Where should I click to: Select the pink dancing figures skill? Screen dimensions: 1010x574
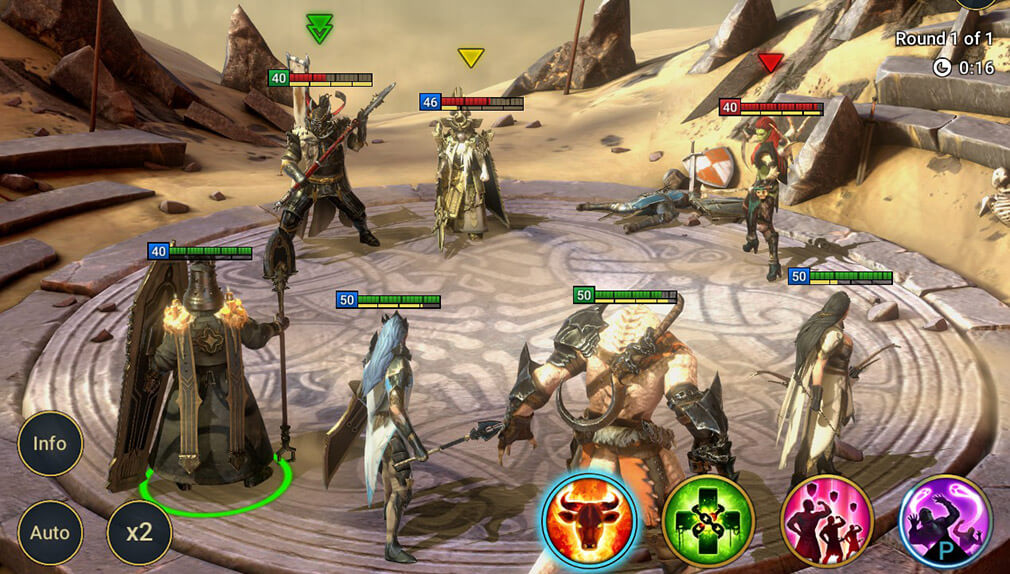[x=827, y=521]
